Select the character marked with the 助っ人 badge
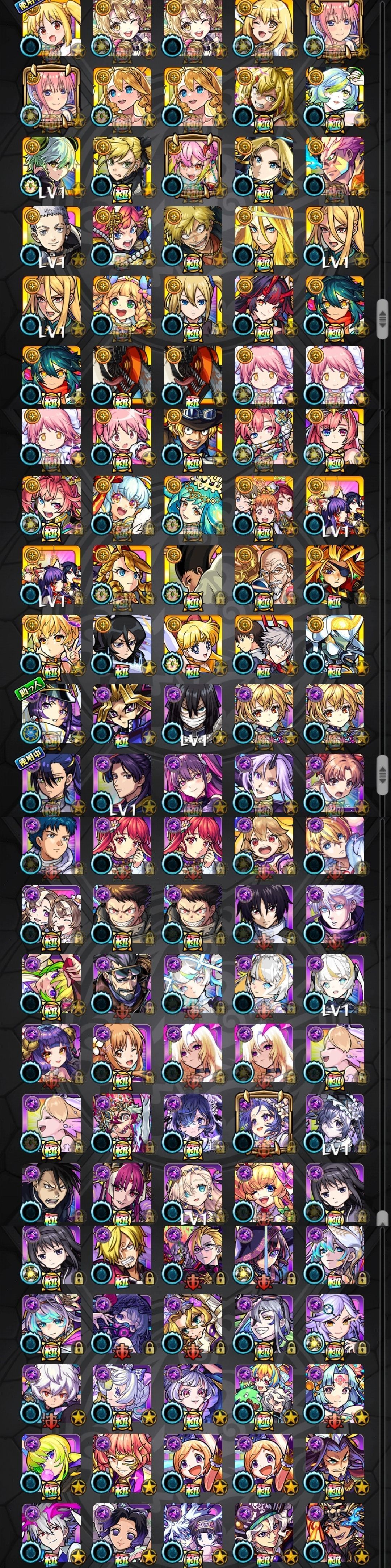 pyautogui.click(x=51, y=715)
